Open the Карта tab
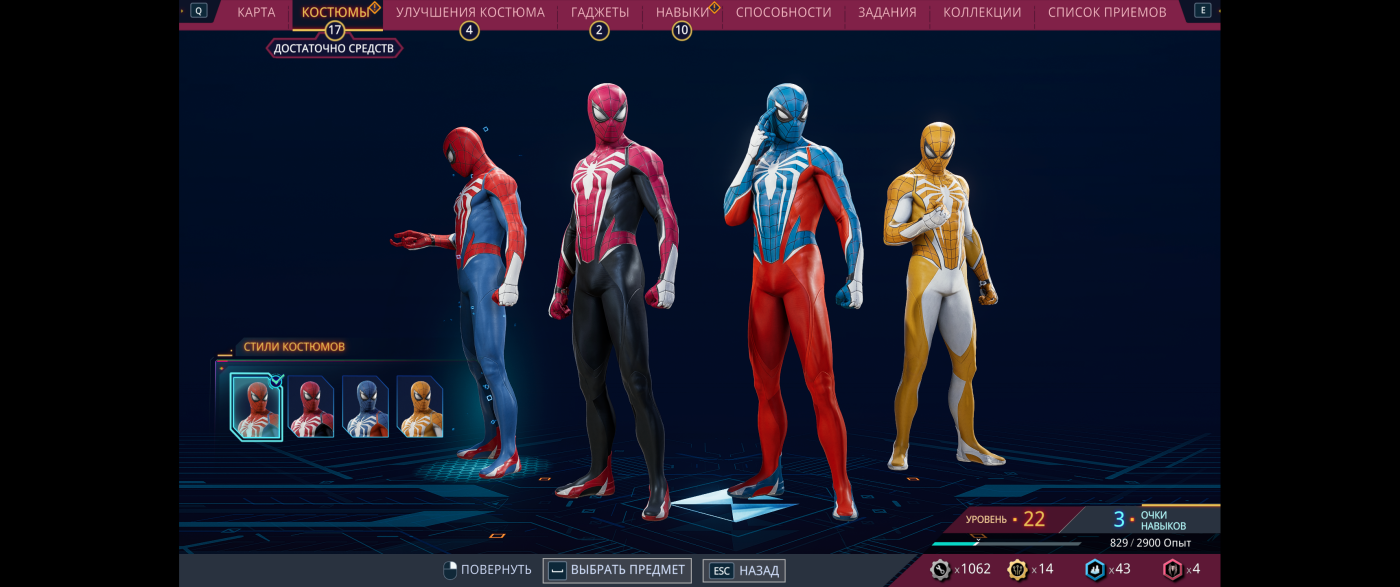Image resolution: width=1400 pixels, height=587 pixels. point(256,13)
